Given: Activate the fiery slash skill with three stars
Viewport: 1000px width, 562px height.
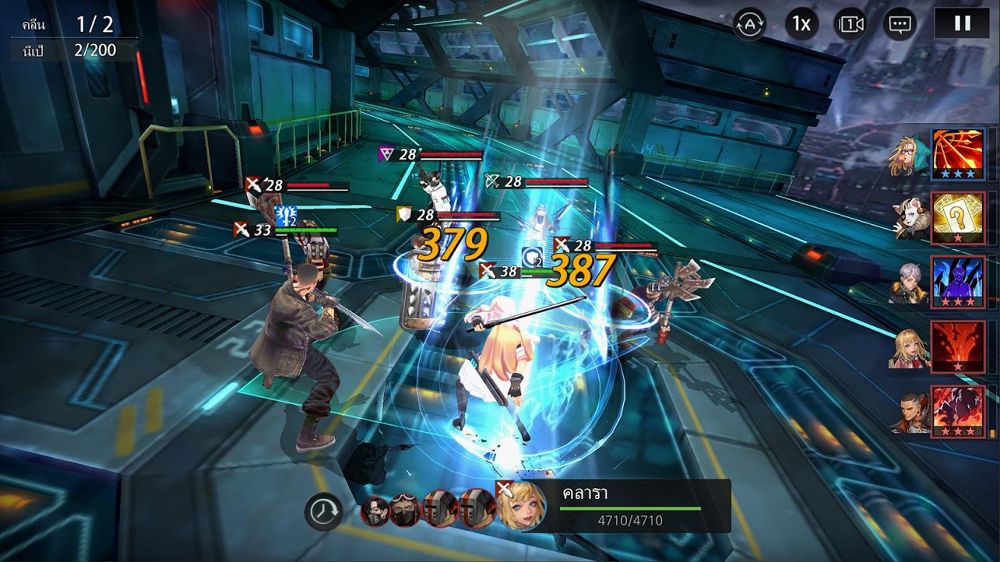Looking at the screenshot, I should tap(958, 153).
